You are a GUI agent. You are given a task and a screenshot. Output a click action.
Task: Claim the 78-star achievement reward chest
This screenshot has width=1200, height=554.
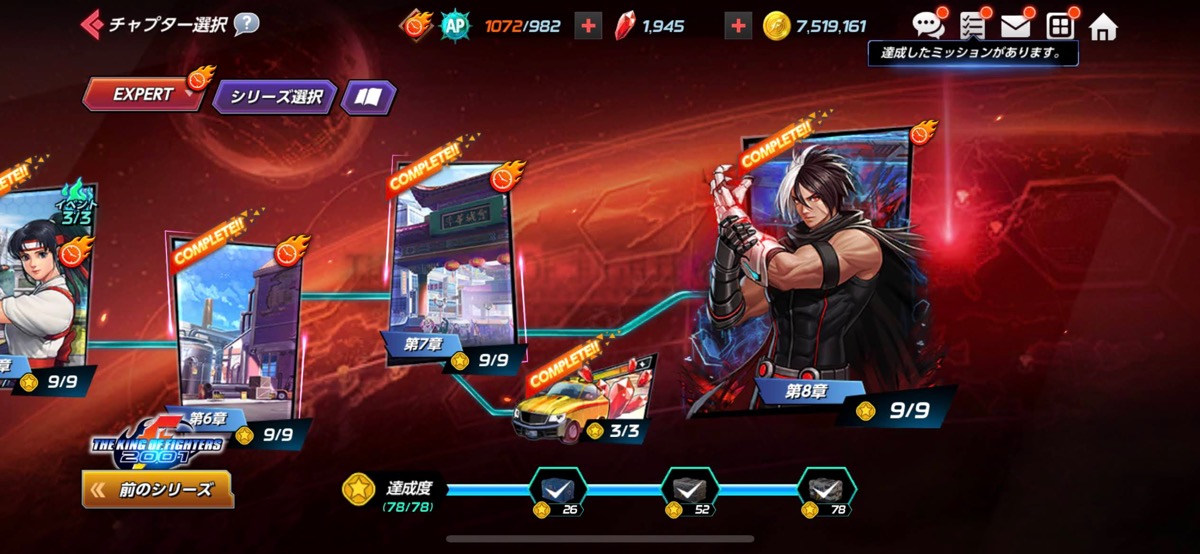click(826, 489)
